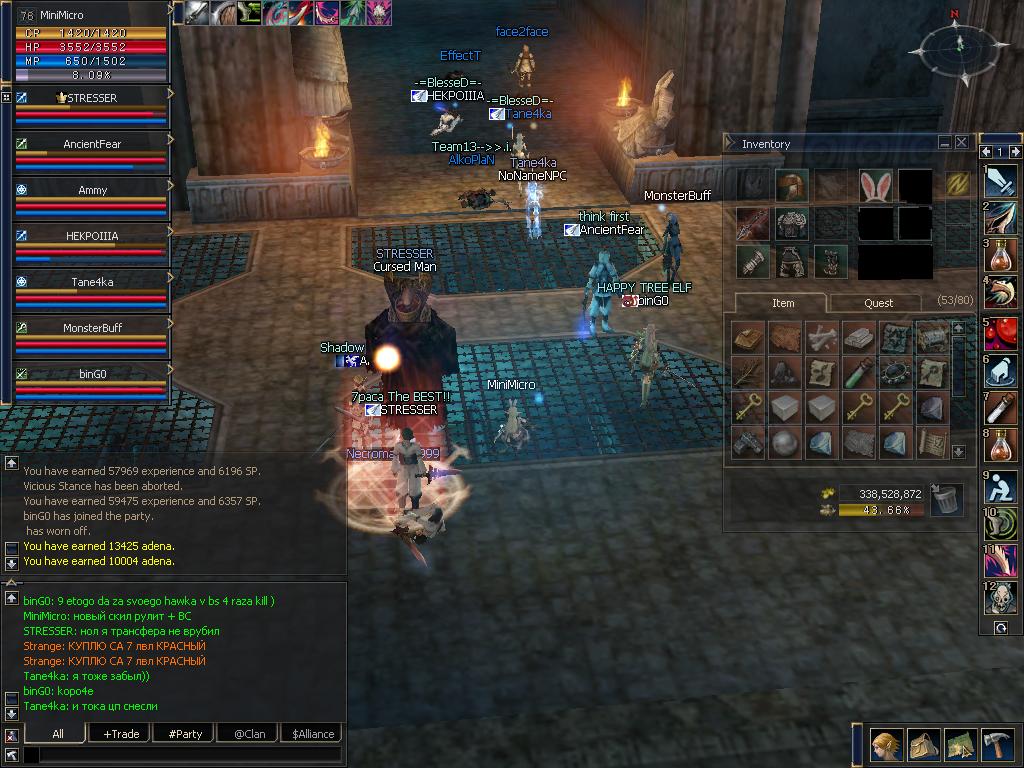Select the equipped bunny ears accessory

(x=875, y=185)
